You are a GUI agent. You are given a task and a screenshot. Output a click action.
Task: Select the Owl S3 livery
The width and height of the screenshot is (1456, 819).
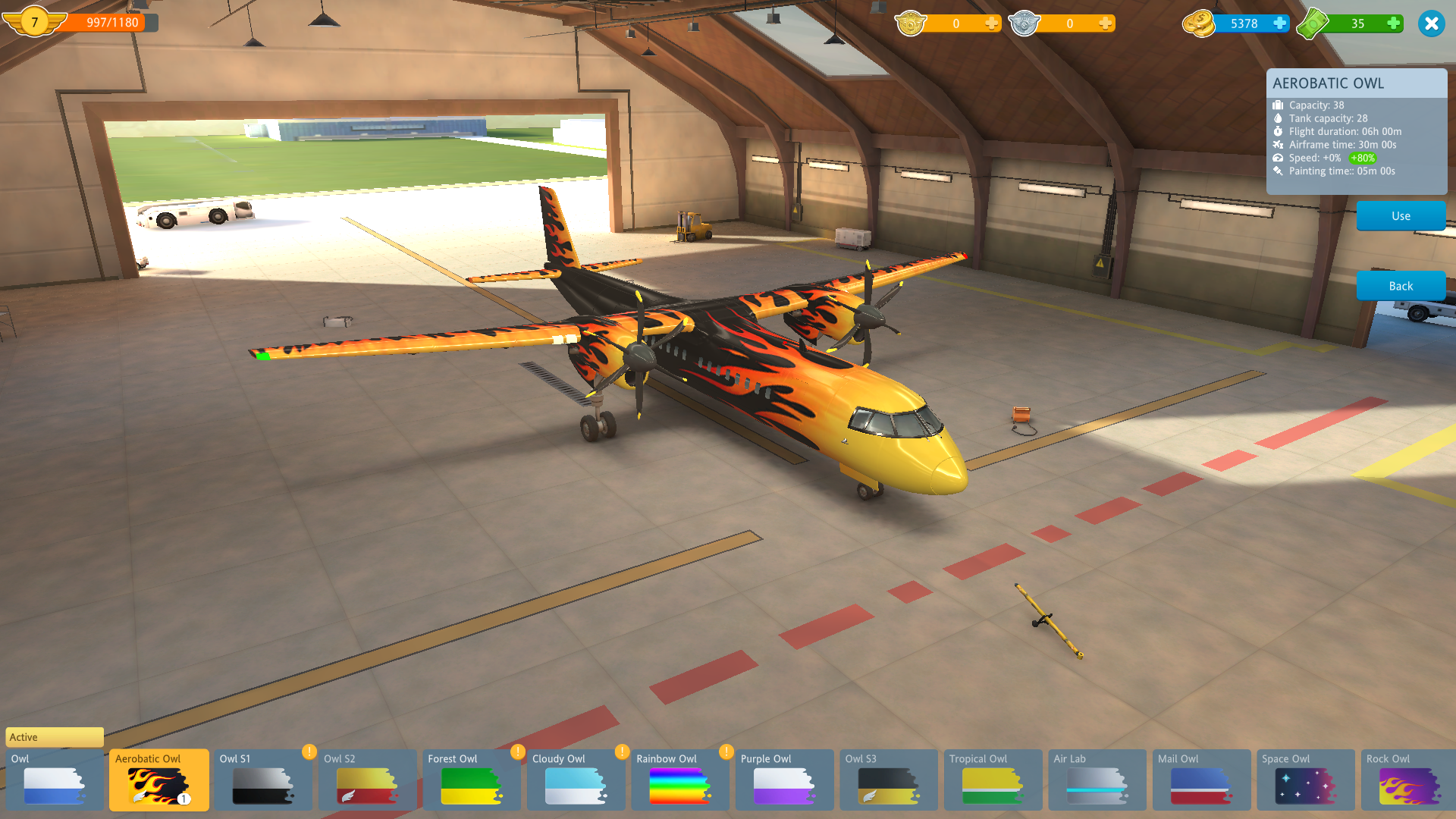point(888,780)
